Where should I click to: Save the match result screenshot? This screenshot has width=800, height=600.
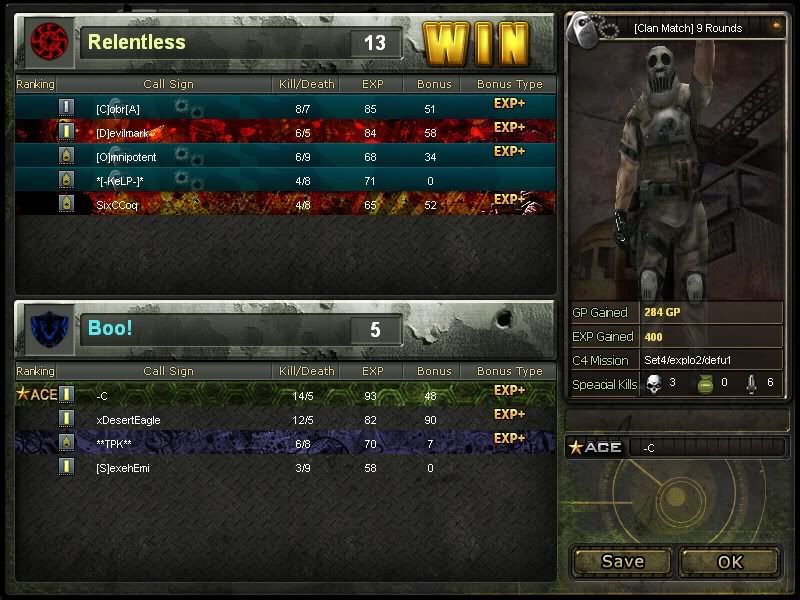point(622,561)
